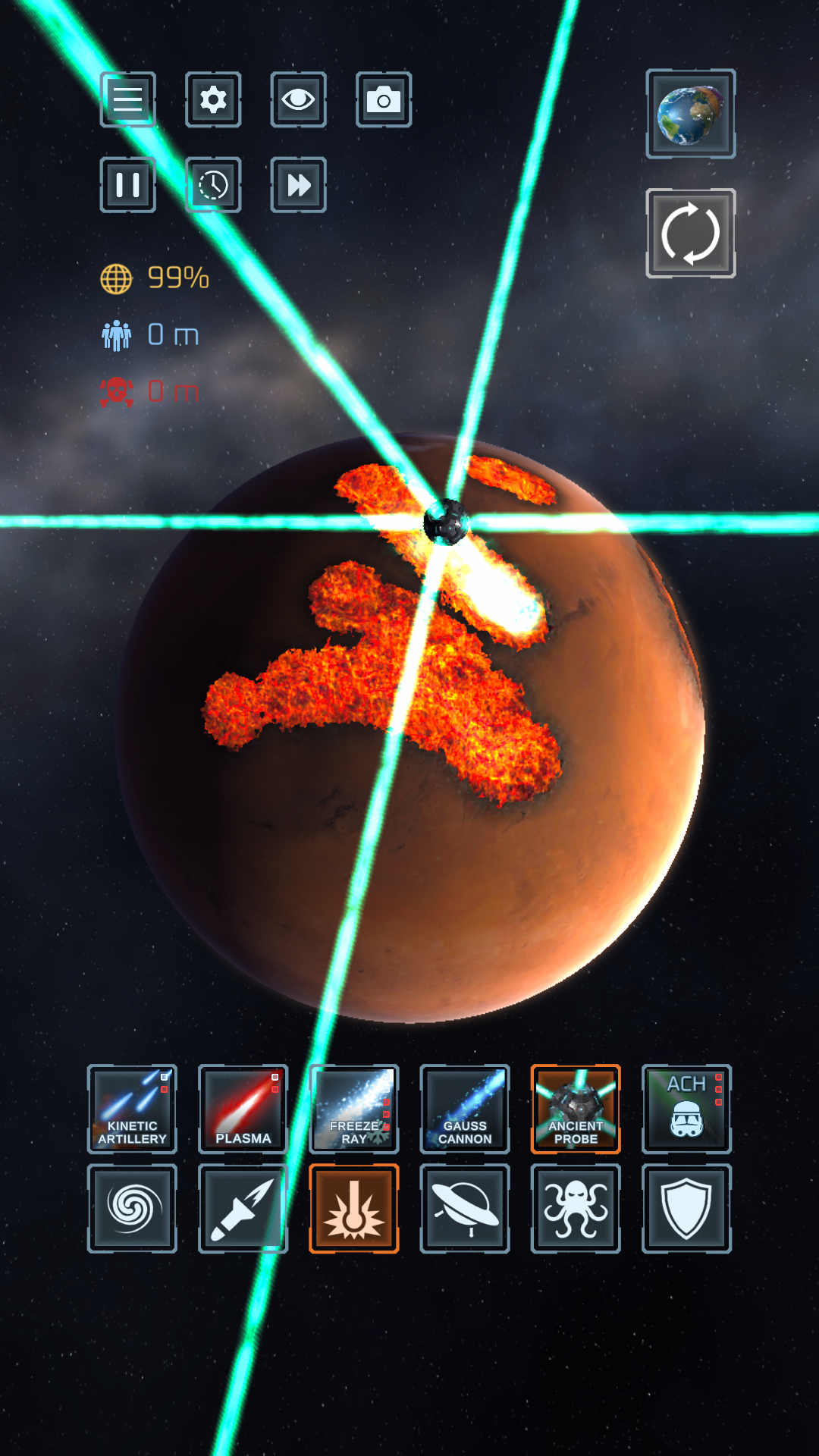This screenshot has height=1456, width=819.
Task: Switch to the missile weapon category
Action: (243, 1208)
